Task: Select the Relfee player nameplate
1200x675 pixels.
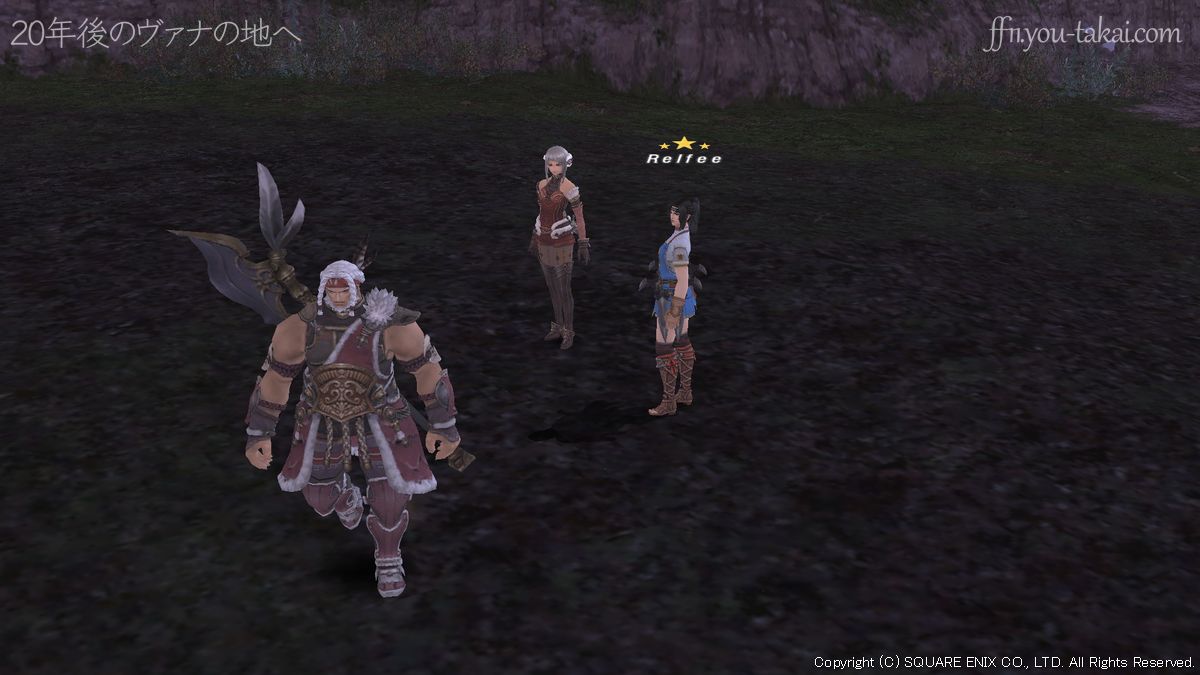Action: [683, 158]
